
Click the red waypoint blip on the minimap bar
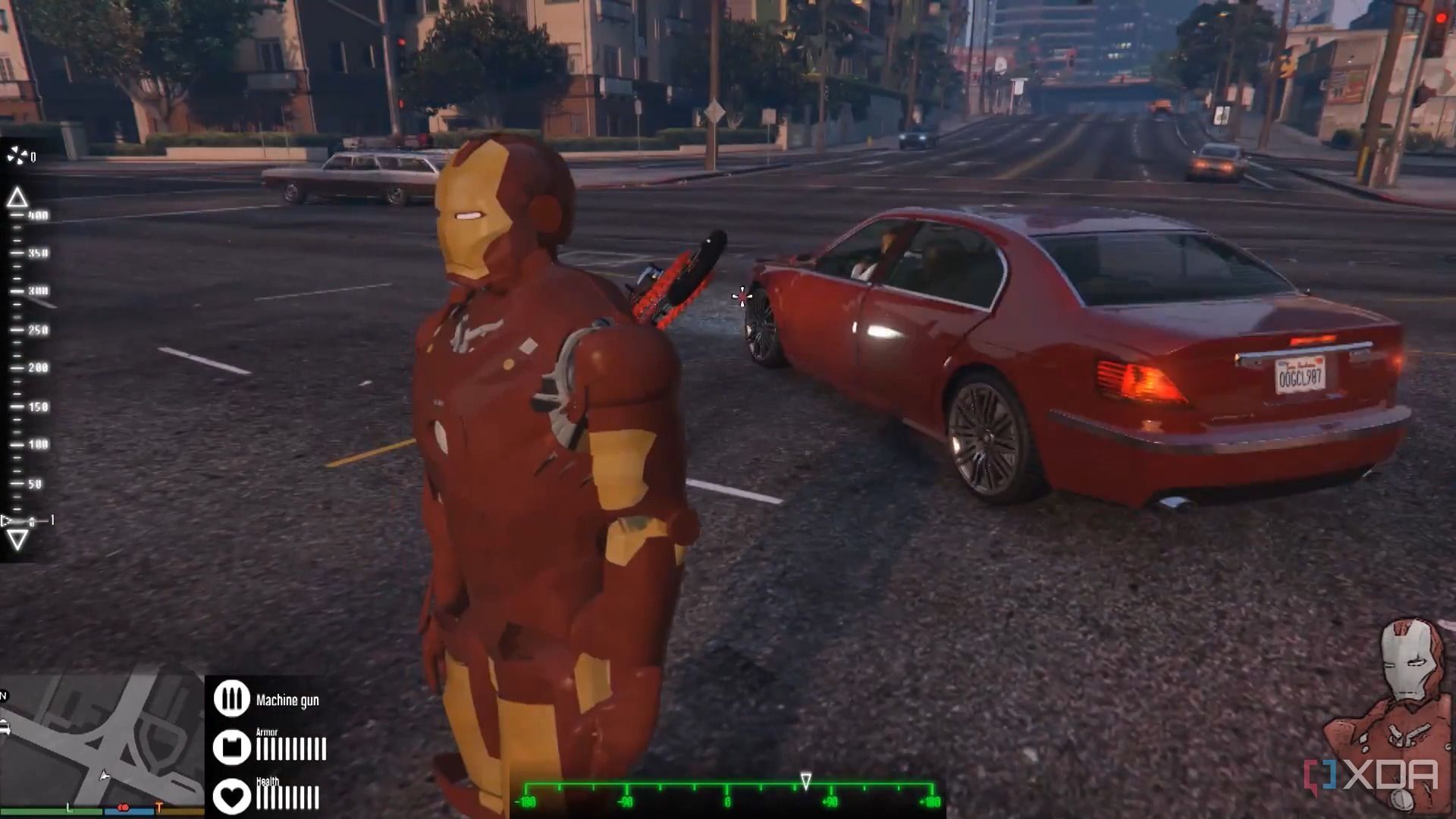(x=123, y=808)
